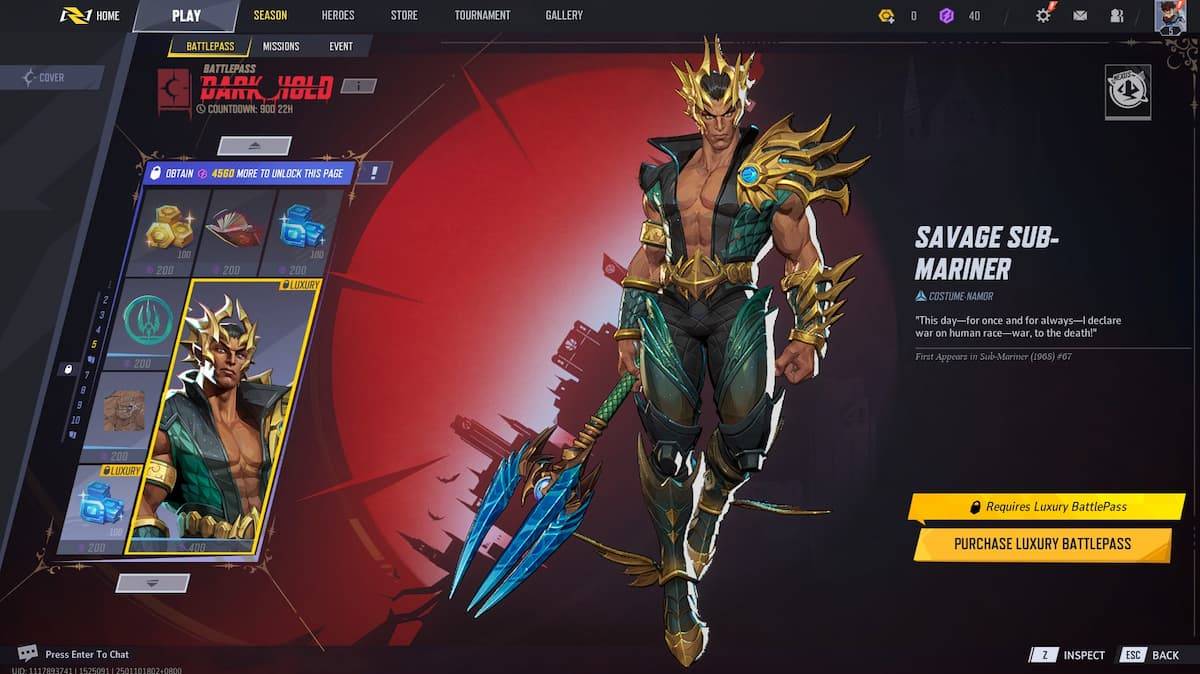Switch to the Missions tab
This screenshot has width=1200, height=674.
coord(281,46)
